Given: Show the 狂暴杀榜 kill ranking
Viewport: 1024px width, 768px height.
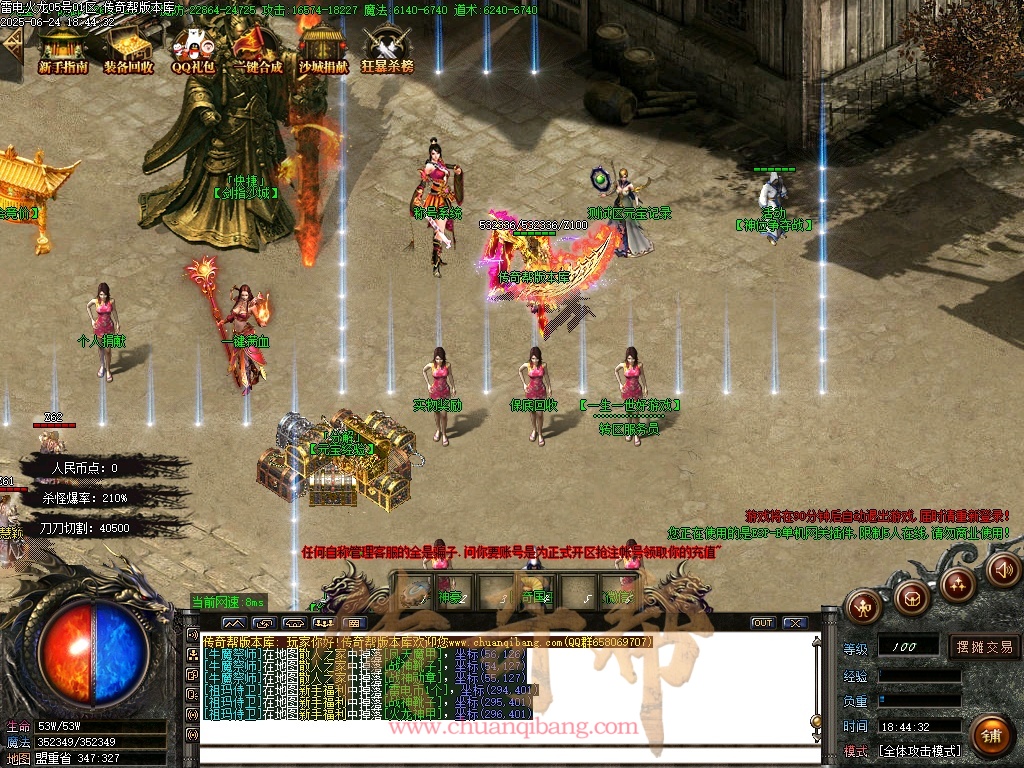Looking at the screenshot, I should [387, 49].
